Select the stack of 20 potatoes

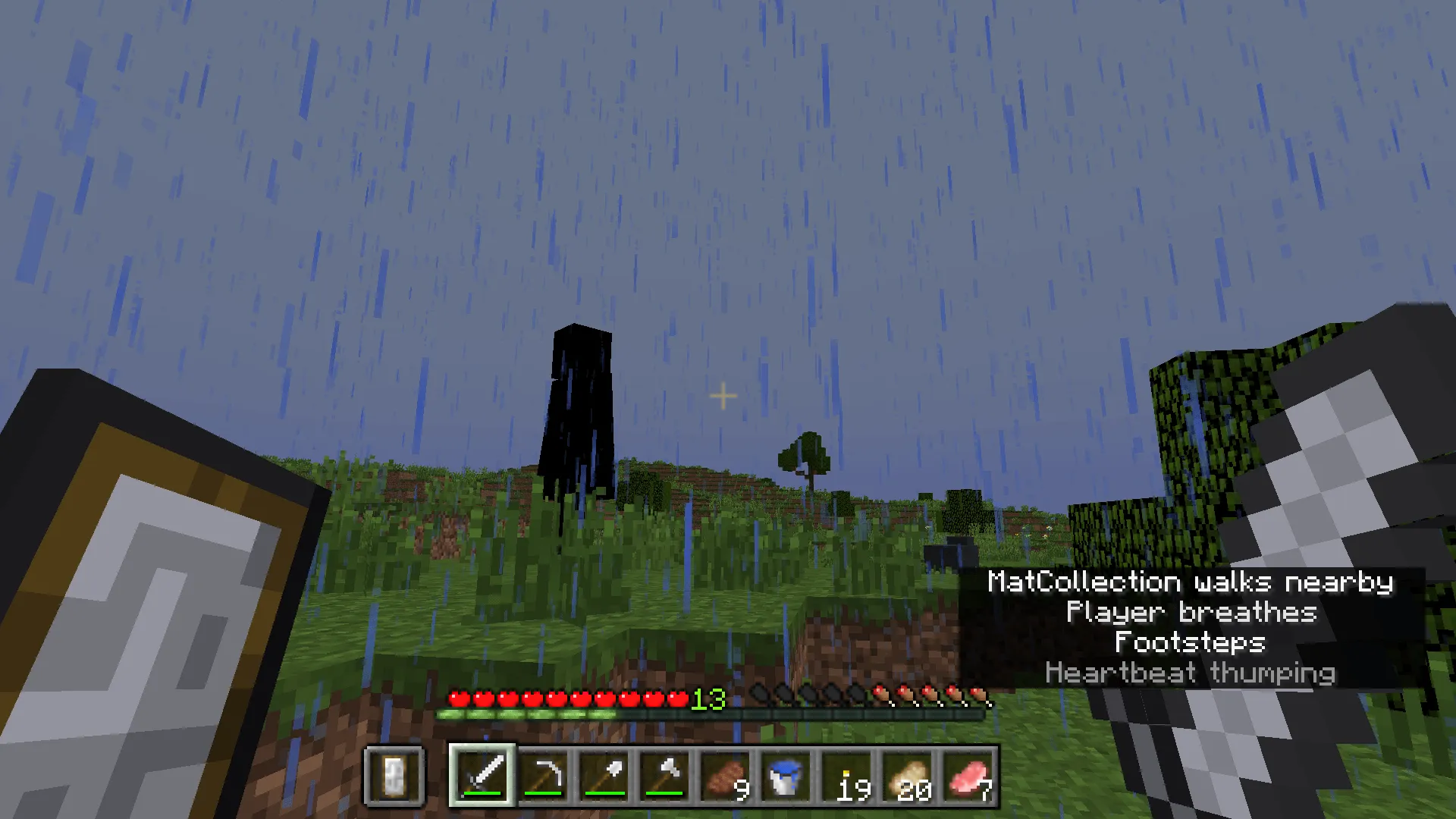pyautogui.click(x=908, y=777)
